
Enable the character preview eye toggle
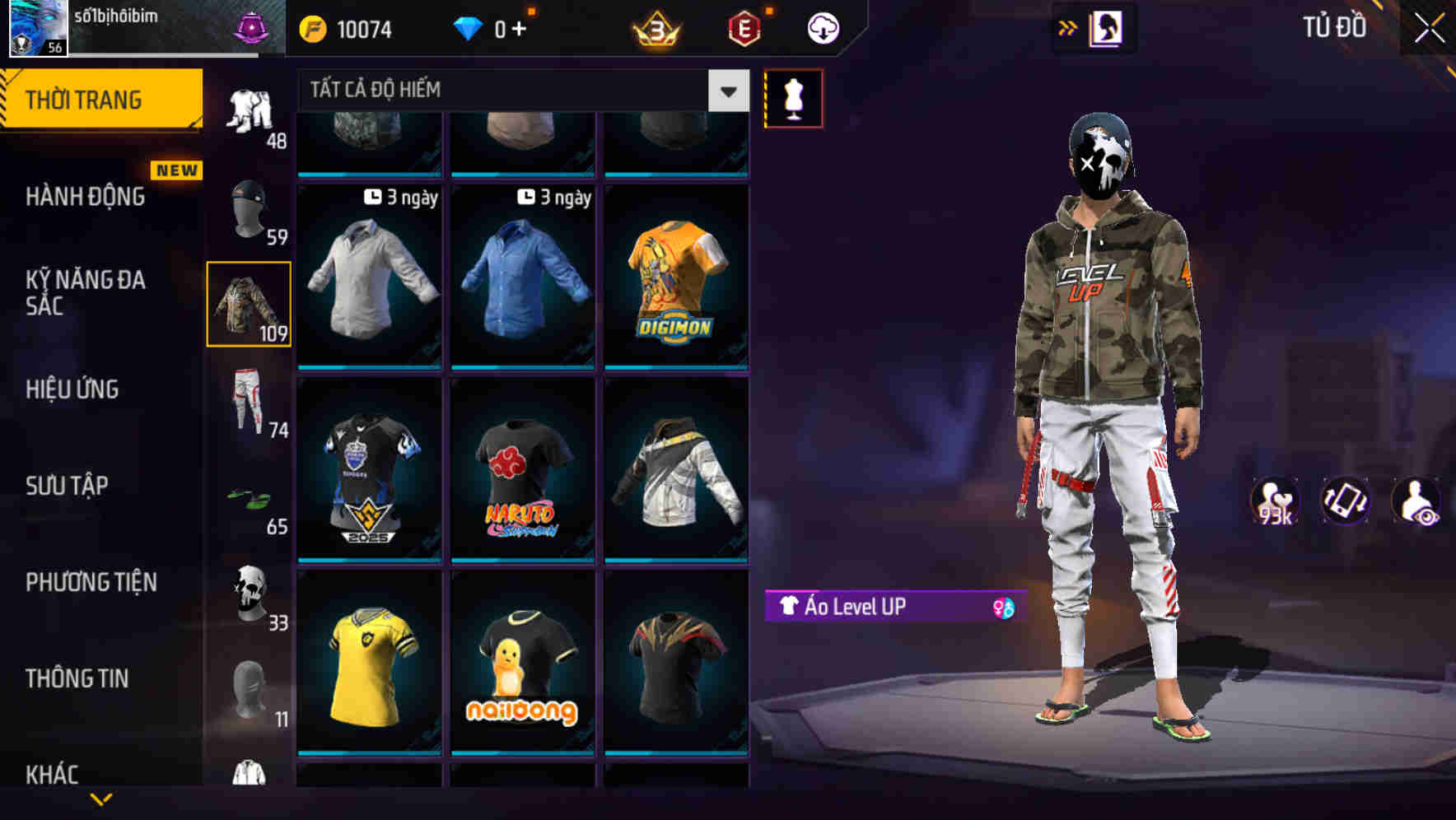click(1417, 502)
